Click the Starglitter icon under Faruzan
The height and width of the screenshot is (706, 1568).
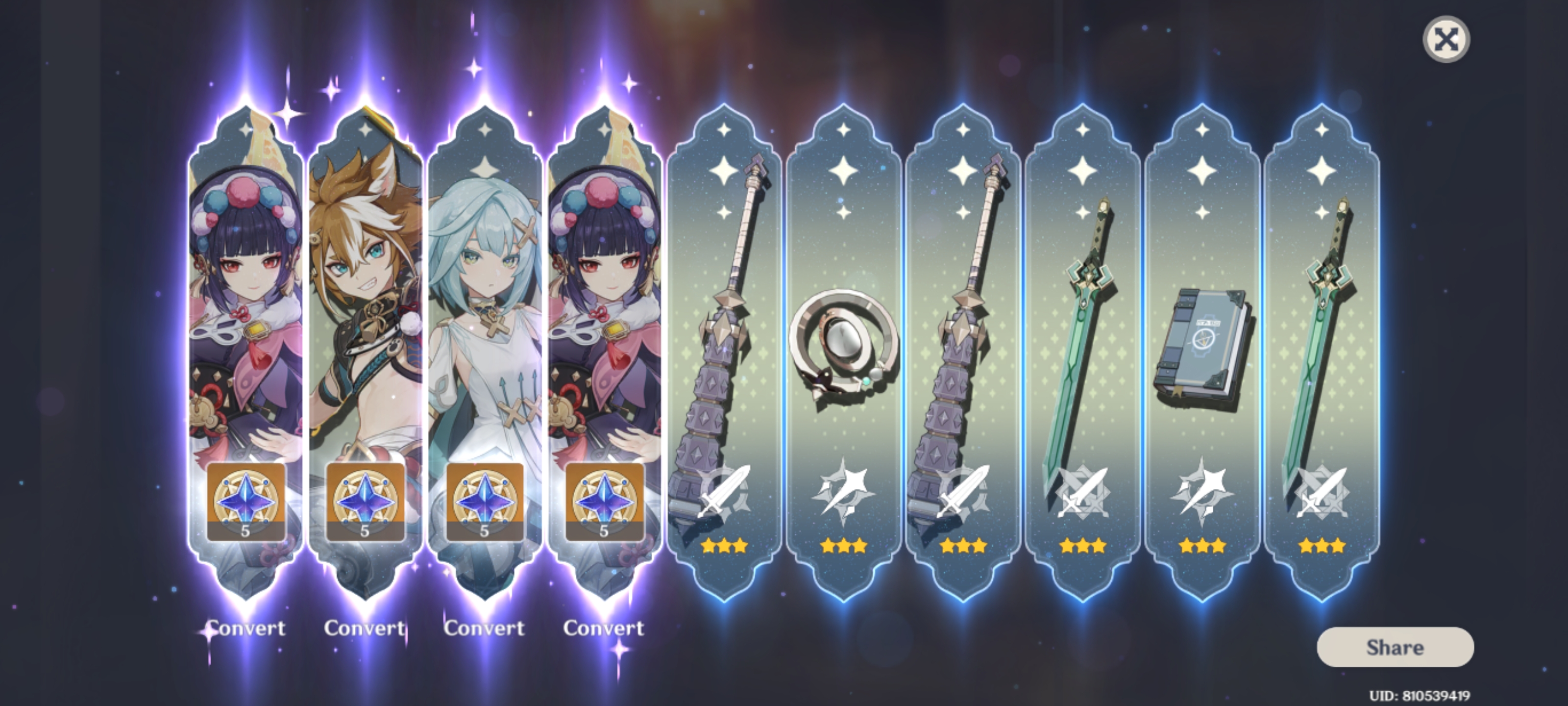(x=484, y=501)
